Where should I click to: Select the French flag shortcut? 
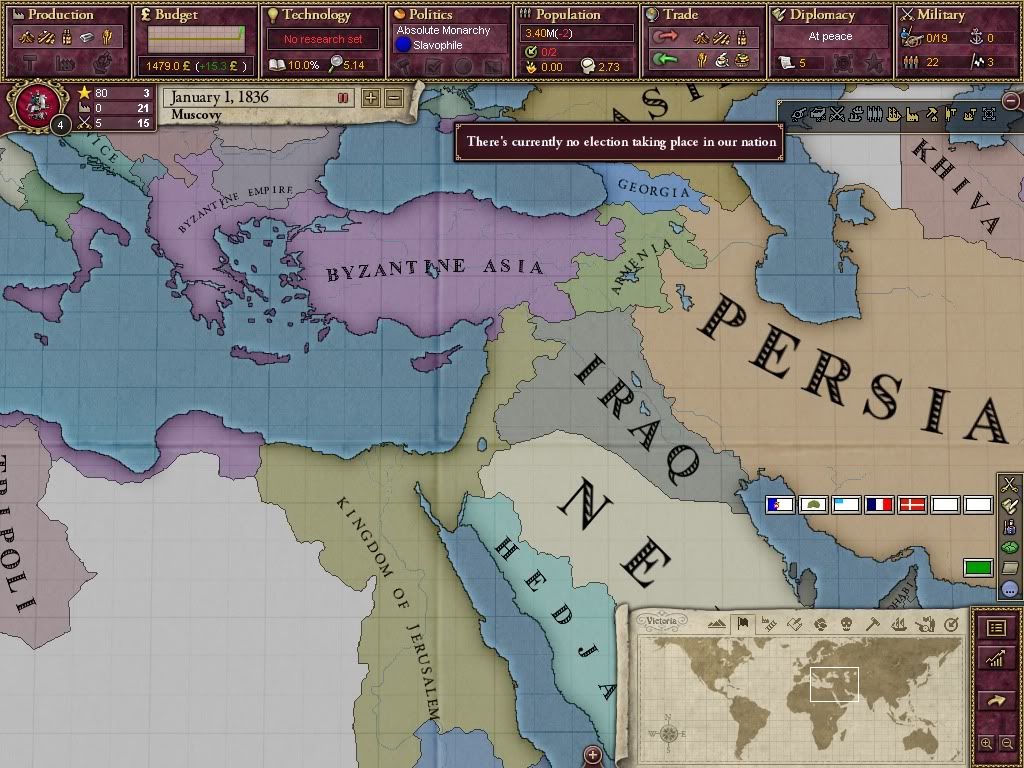(x=879, y=505)
